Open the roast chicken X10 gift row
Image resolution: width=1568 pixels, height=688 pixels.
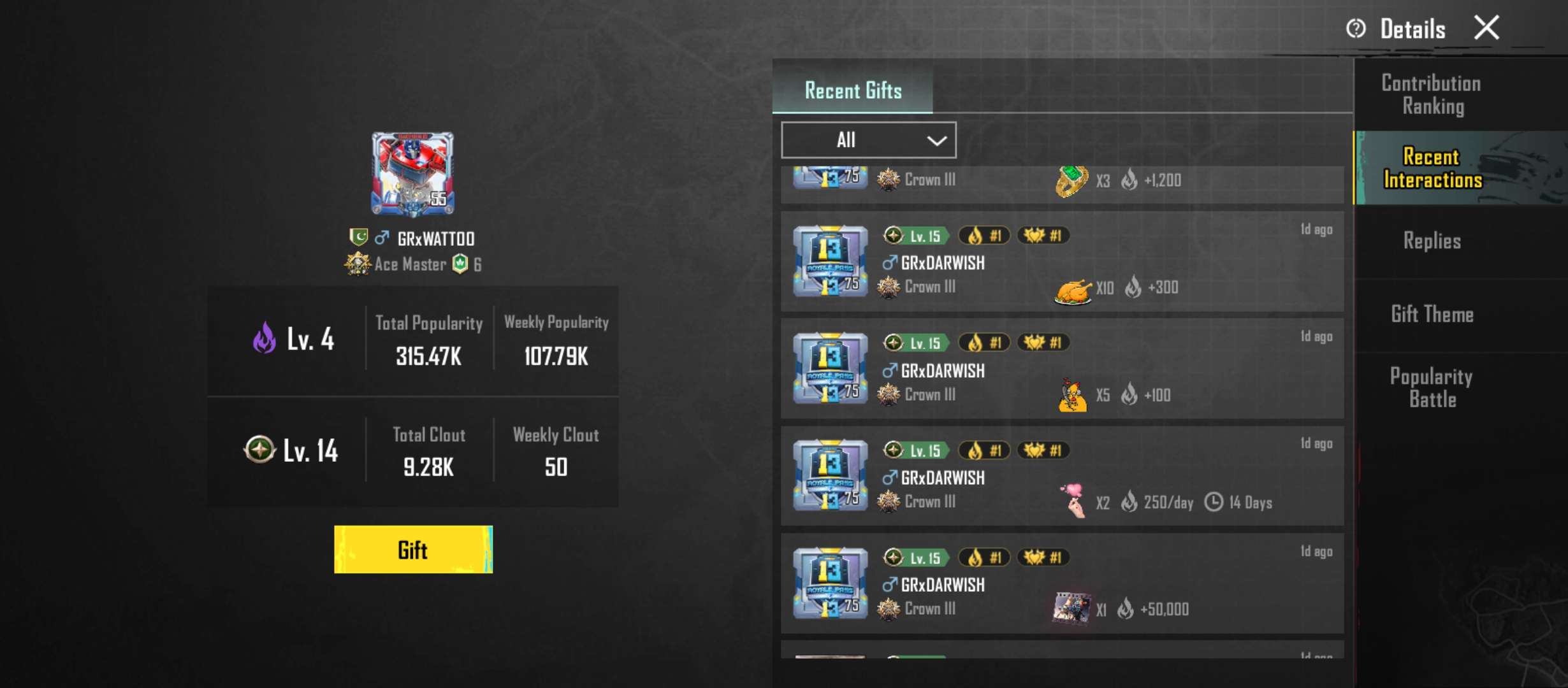[x=1062, y=262]
